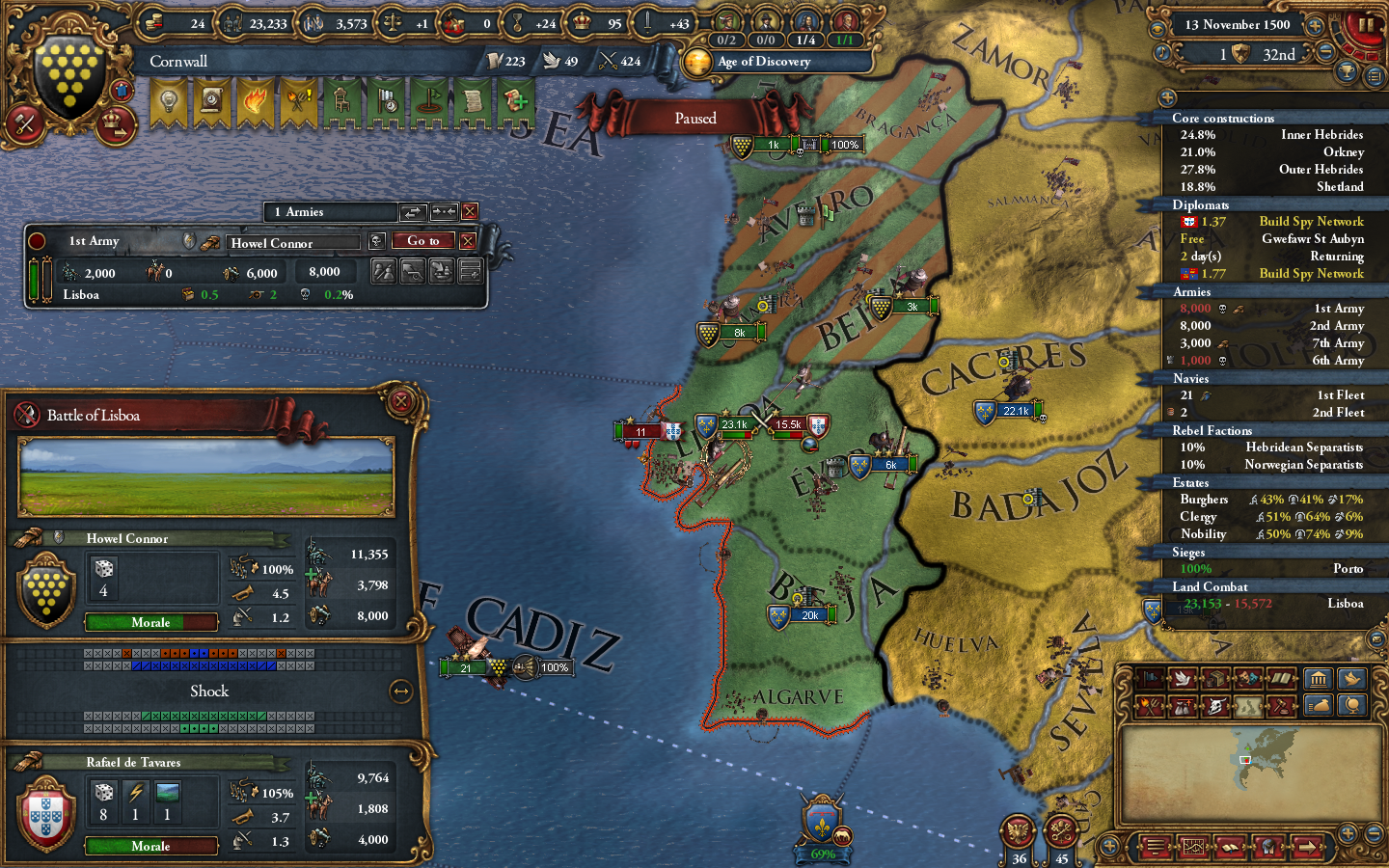Collapse the 1 Armies outliner group
Image resolution: width=1389 pixels, height=868 pixels.
click(443, 212)
